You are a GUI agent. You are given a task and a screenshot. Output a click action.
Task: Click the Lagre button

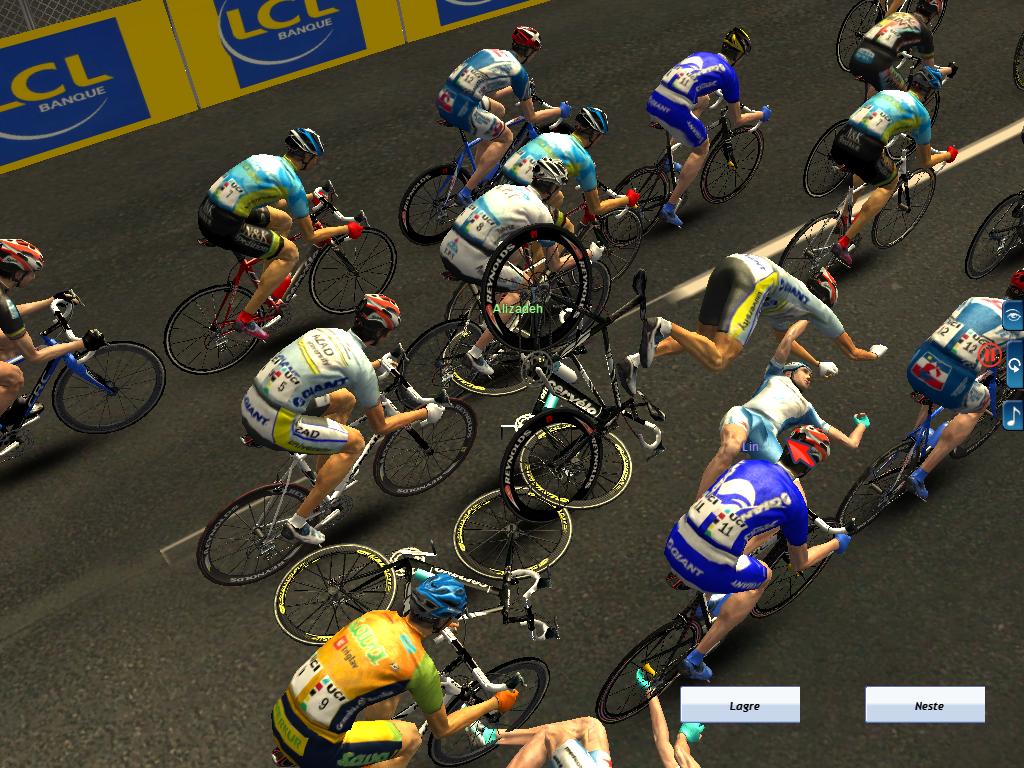point(740,705)
